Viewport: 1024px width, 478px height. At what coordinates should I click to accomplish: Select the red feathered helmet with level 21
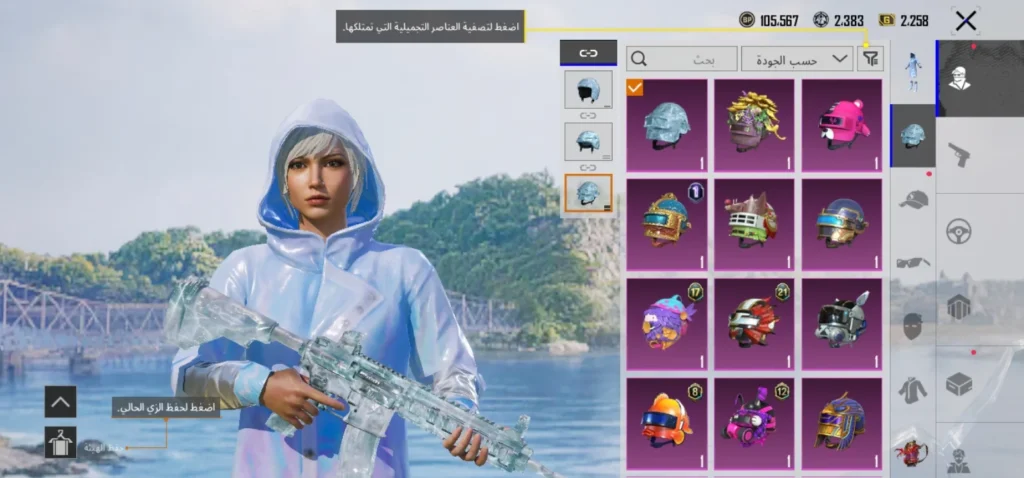click(x=754, y=323)
